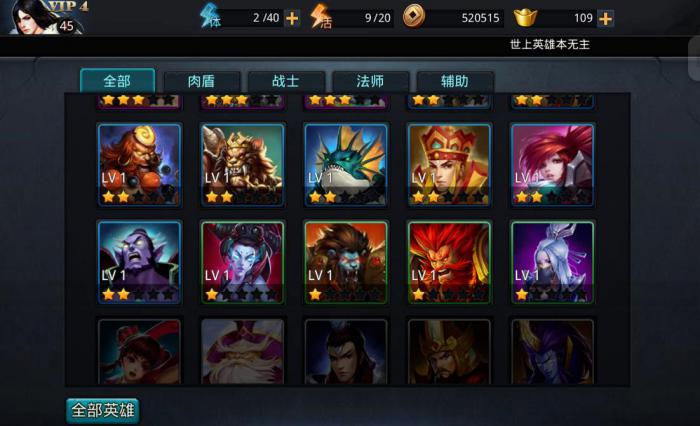Select the red flaming-mane demon hero card

click(x=449, y=261)
